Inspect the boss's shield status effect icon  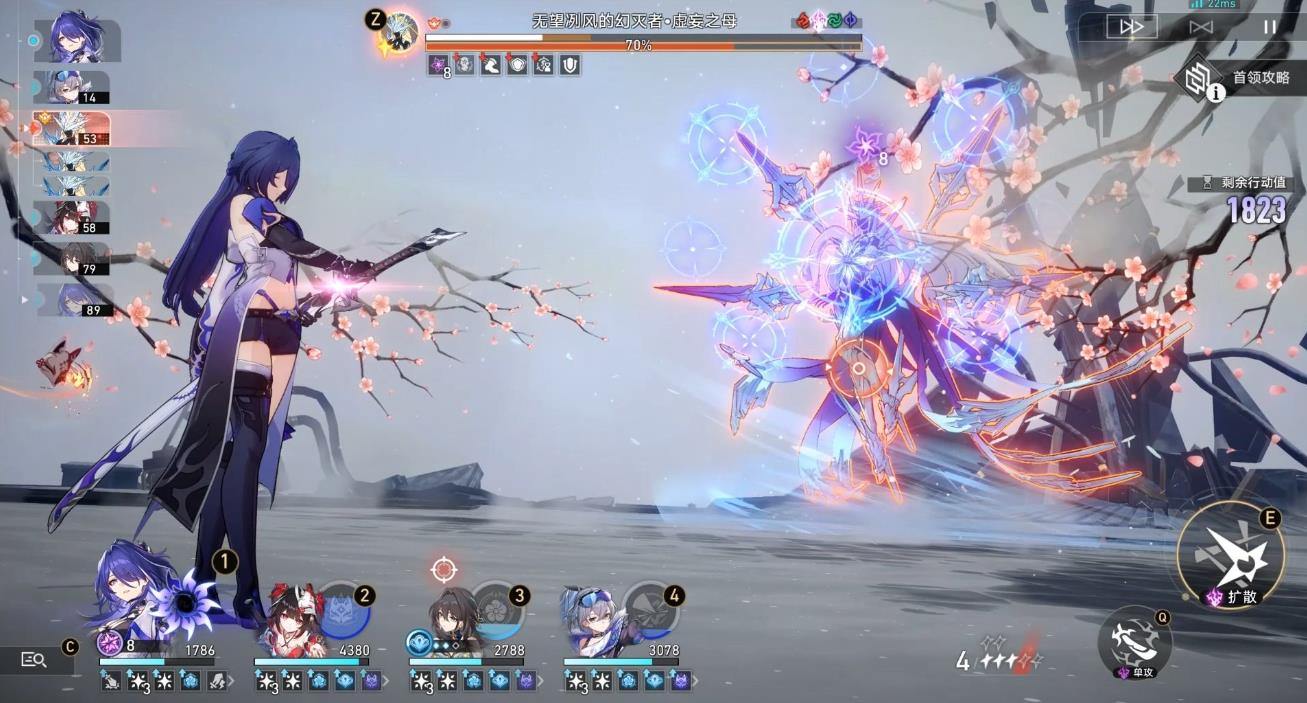(x=570, y=66)
